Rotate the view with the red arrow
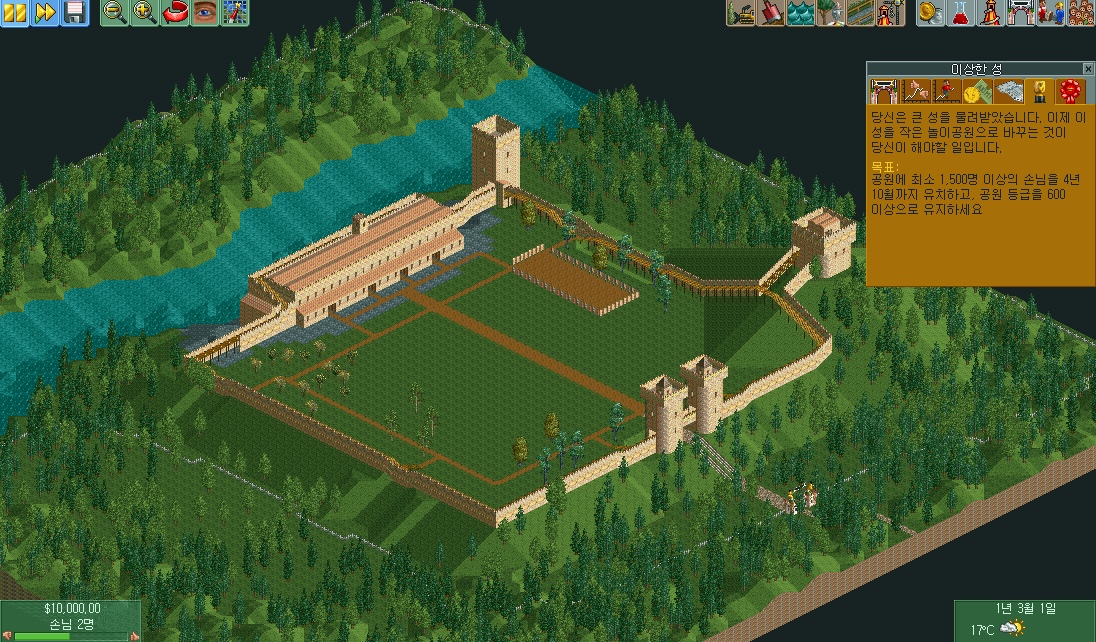The height and width of the screenshot is (642, 1096). pos(175,13)
